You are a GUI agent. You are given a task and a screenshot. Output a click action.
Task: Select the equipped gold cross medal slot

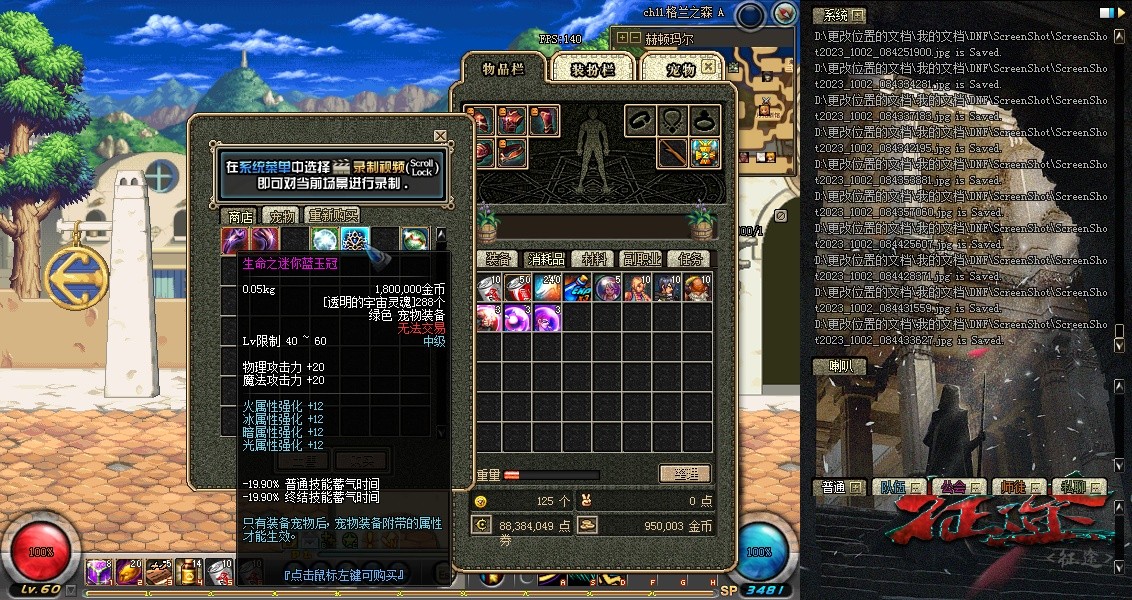click(x=706, y=153)
